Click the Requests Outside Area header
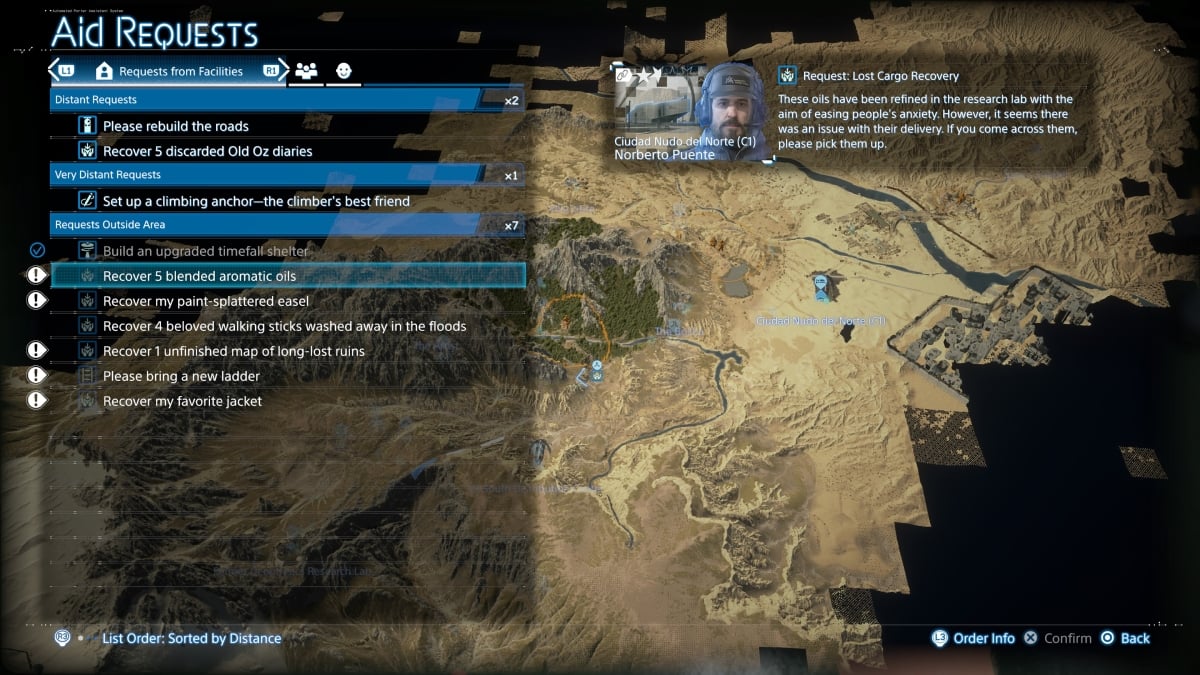The image size is (1200, 675). point(286,225)
